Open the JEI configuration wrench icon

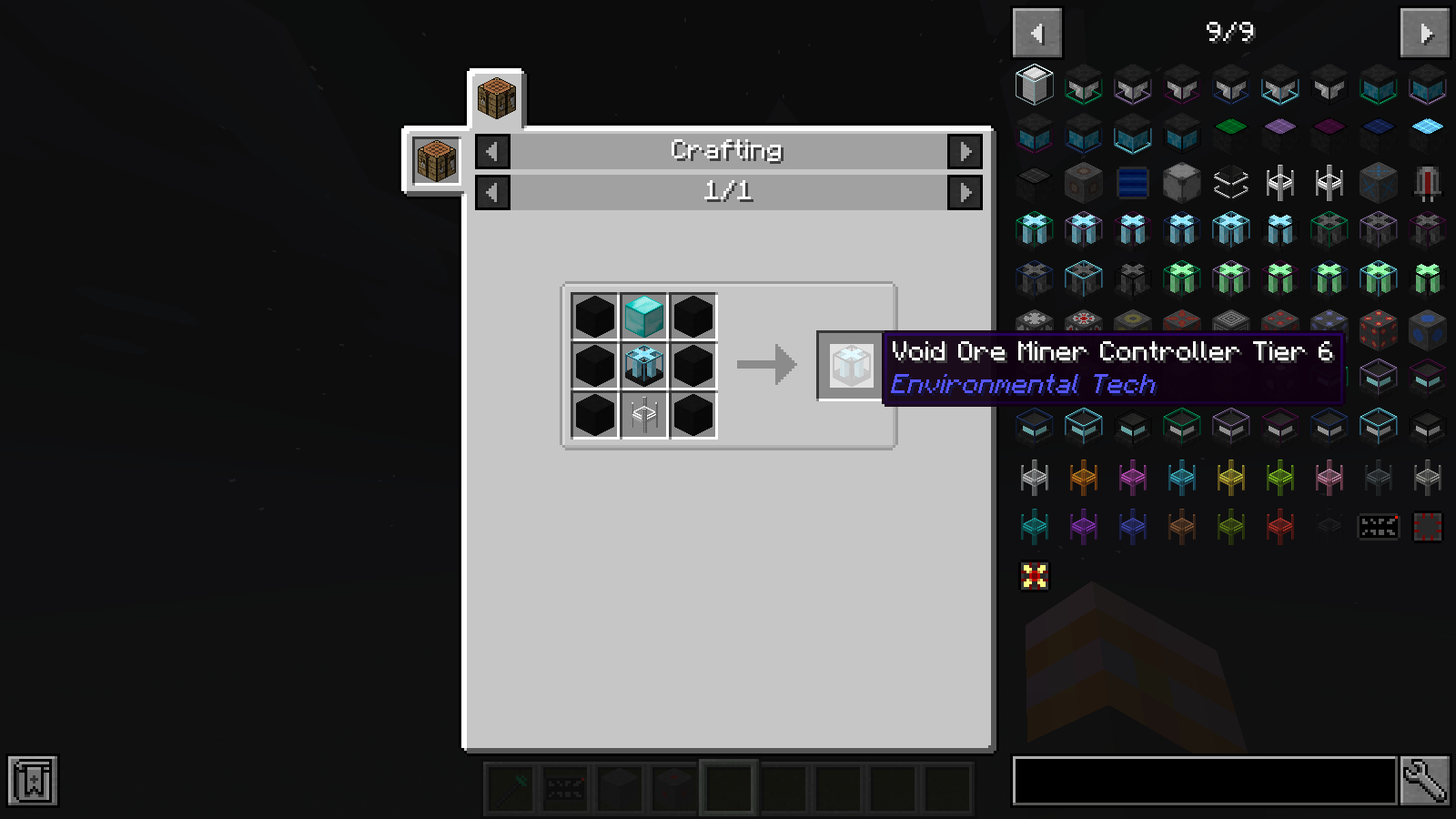(x=1425, y=780)
